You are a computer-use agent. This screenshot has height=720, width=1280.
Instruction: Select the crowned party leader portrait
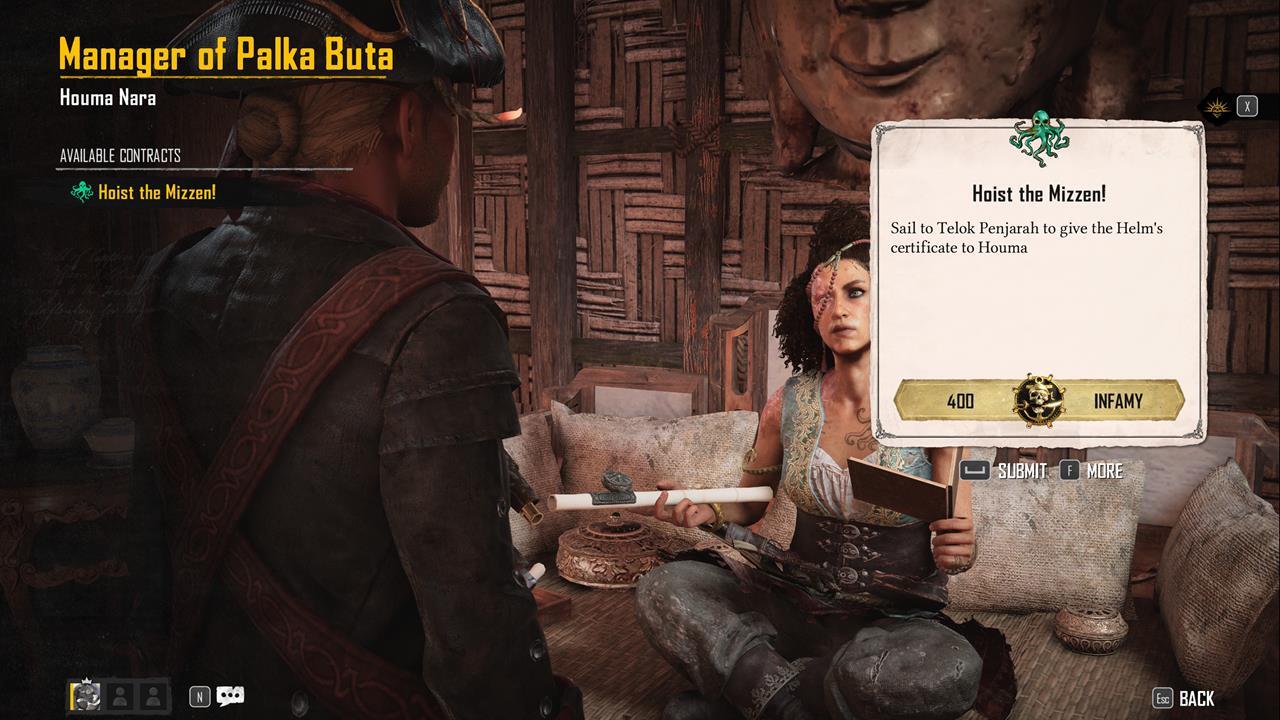pos(86,696)
